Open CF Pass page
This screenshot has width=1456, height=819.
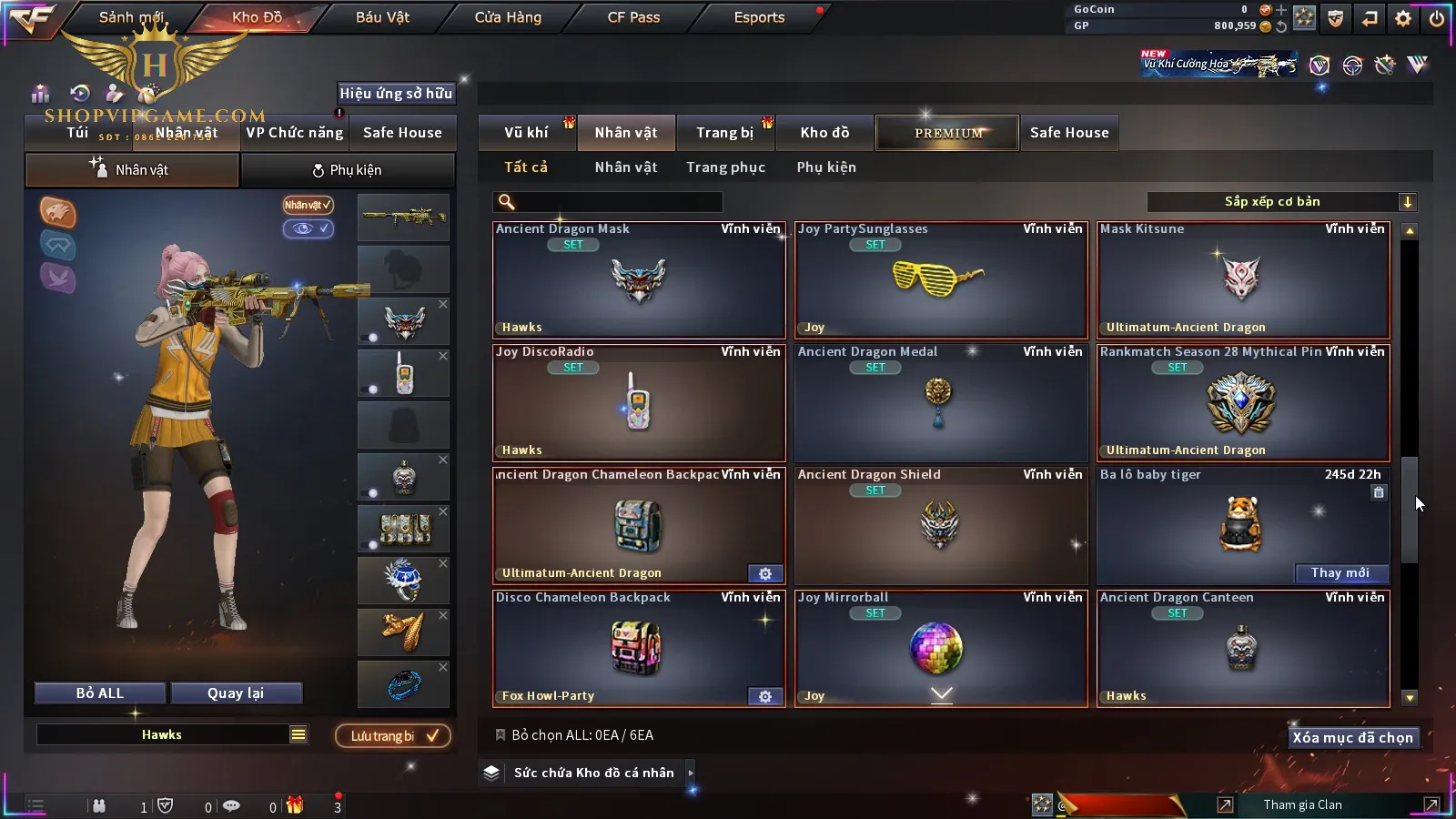coord(633,17)
